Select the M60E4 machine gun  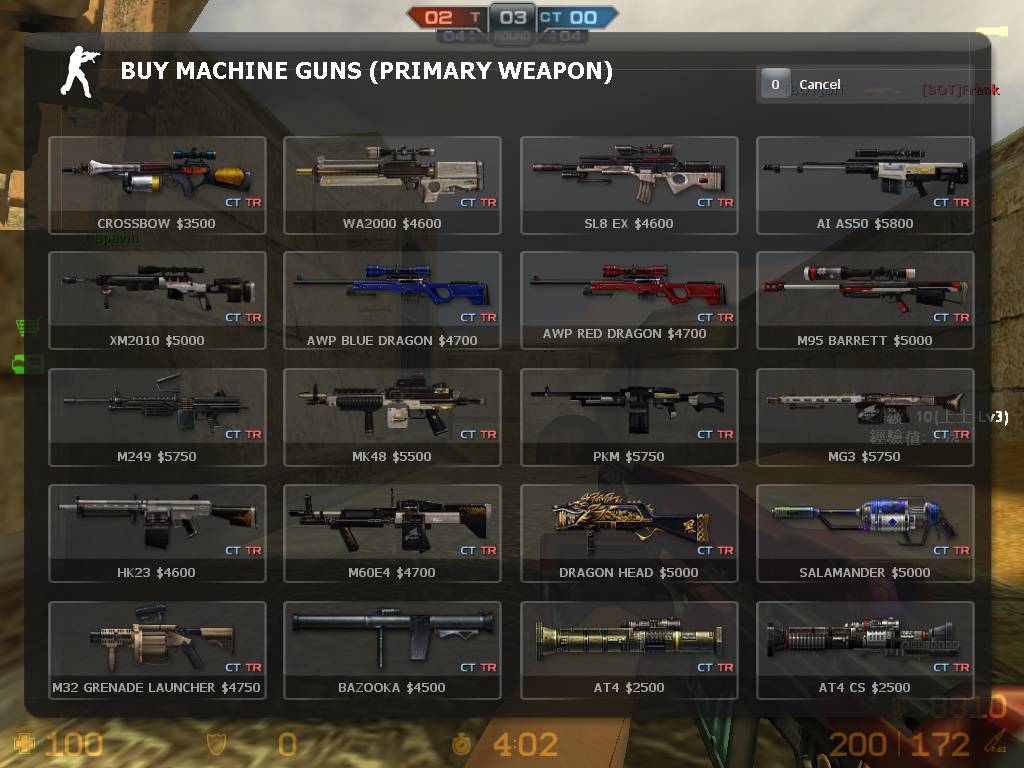point(392,533)
